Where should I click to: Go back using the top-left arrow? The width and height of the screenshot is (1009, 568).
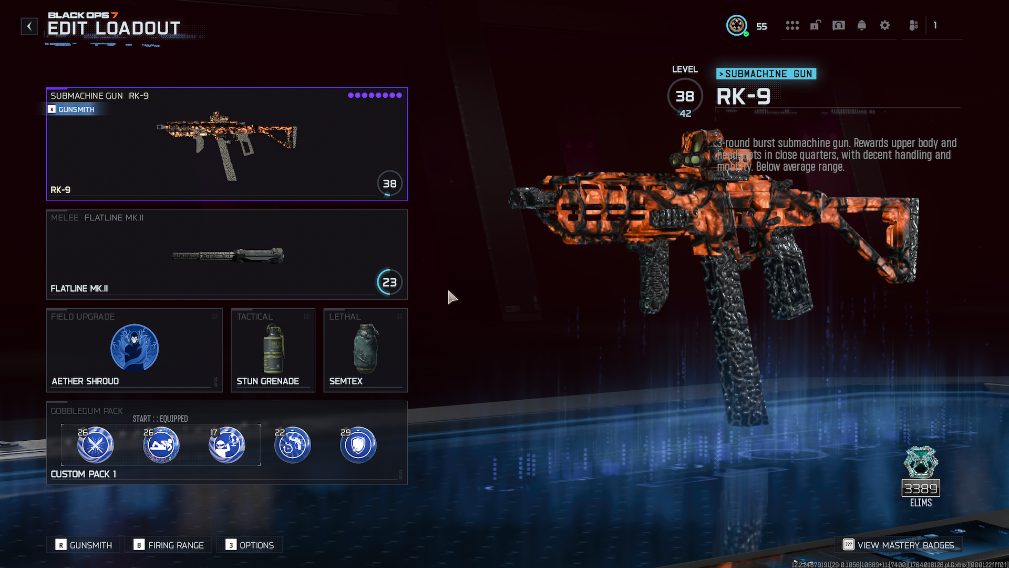pos(30,26)
